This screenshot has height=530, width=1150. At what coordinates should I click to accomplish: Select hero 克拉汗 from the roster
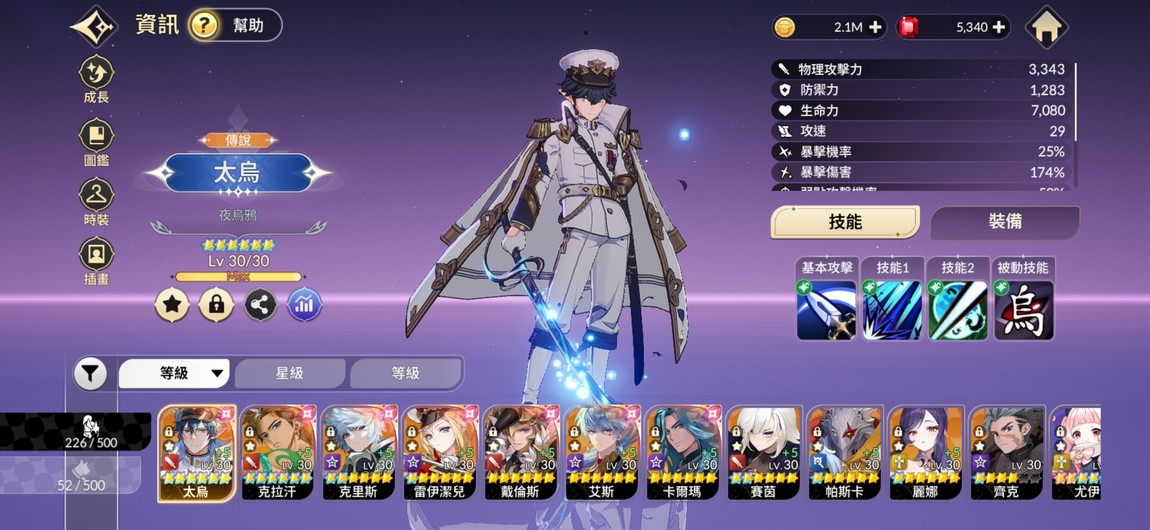(x=278, y=452)
